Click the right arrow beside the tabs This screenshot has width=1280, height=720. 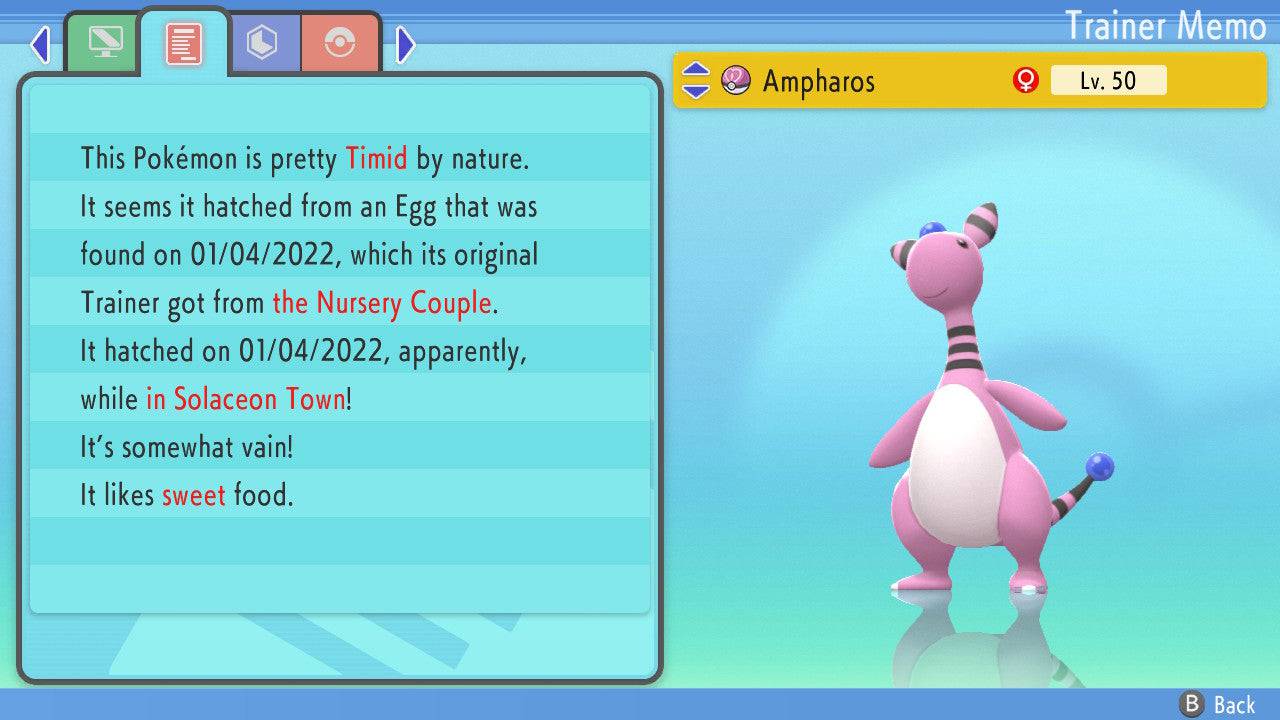point(405,44)
